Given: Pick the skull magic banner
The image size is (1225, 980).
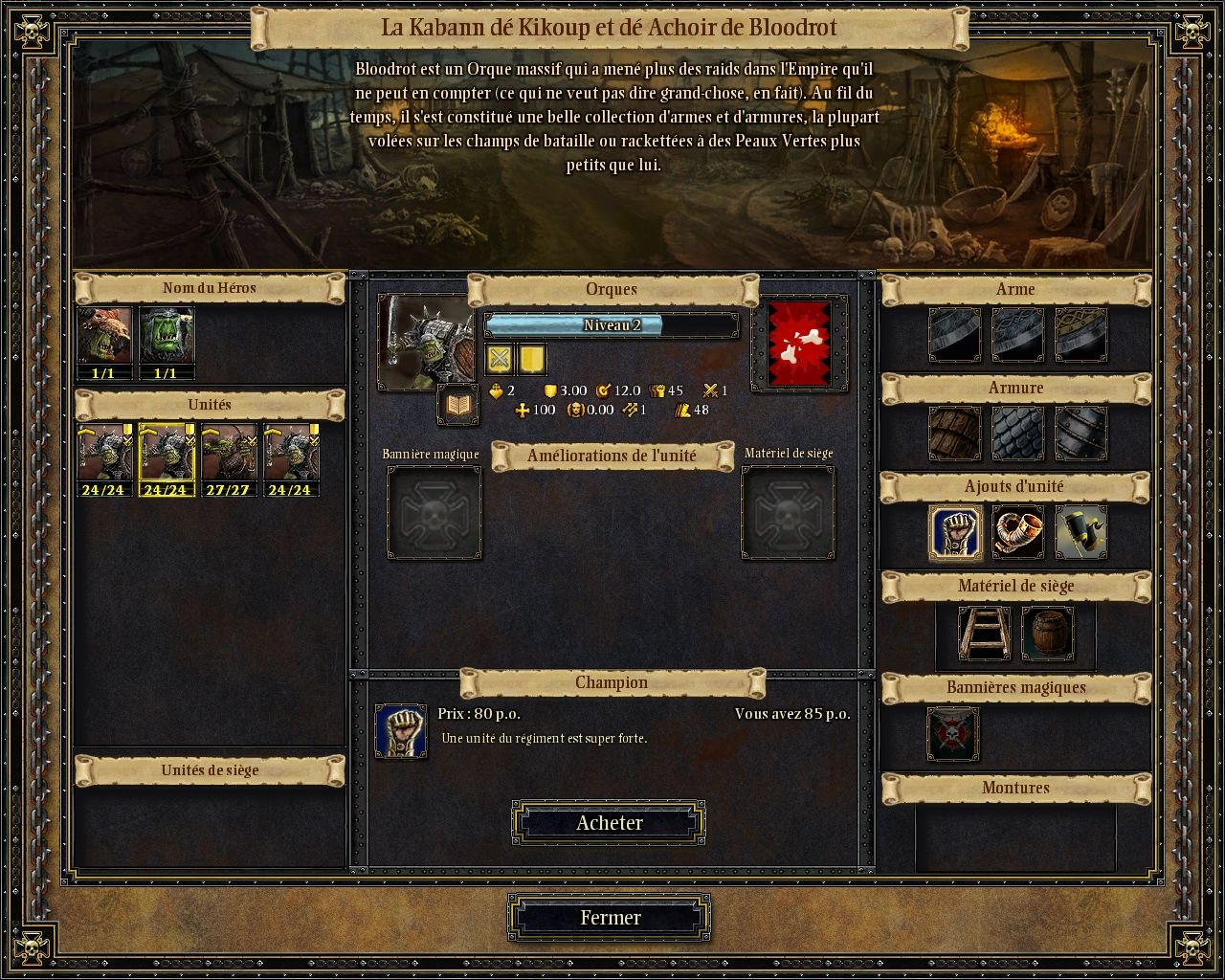Looking at the screenshot, I should pyautogui.click(x=953, y=734).
